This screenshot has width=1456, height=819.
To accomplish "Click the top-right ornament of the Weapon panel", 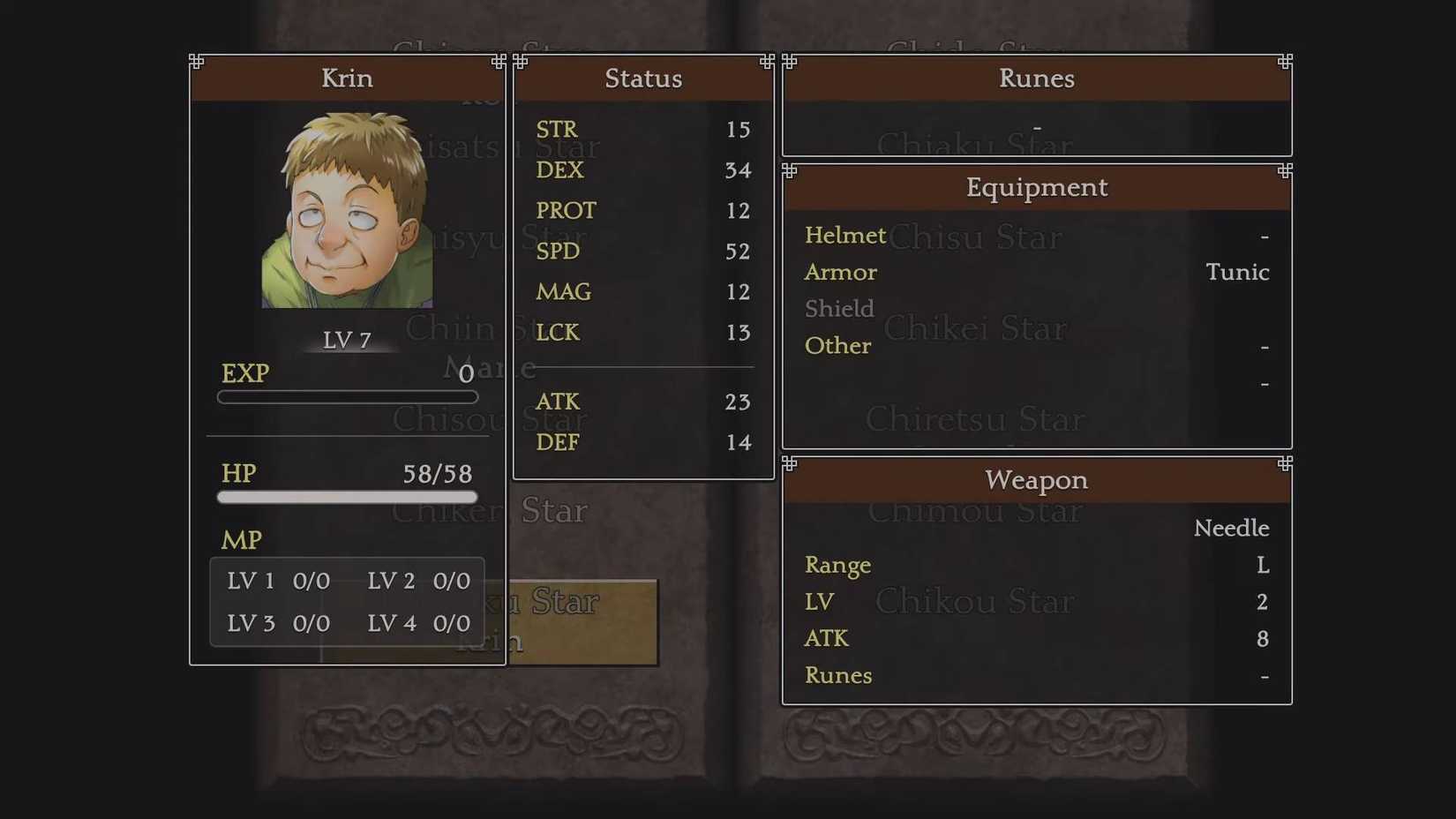I will point(1284,465).
